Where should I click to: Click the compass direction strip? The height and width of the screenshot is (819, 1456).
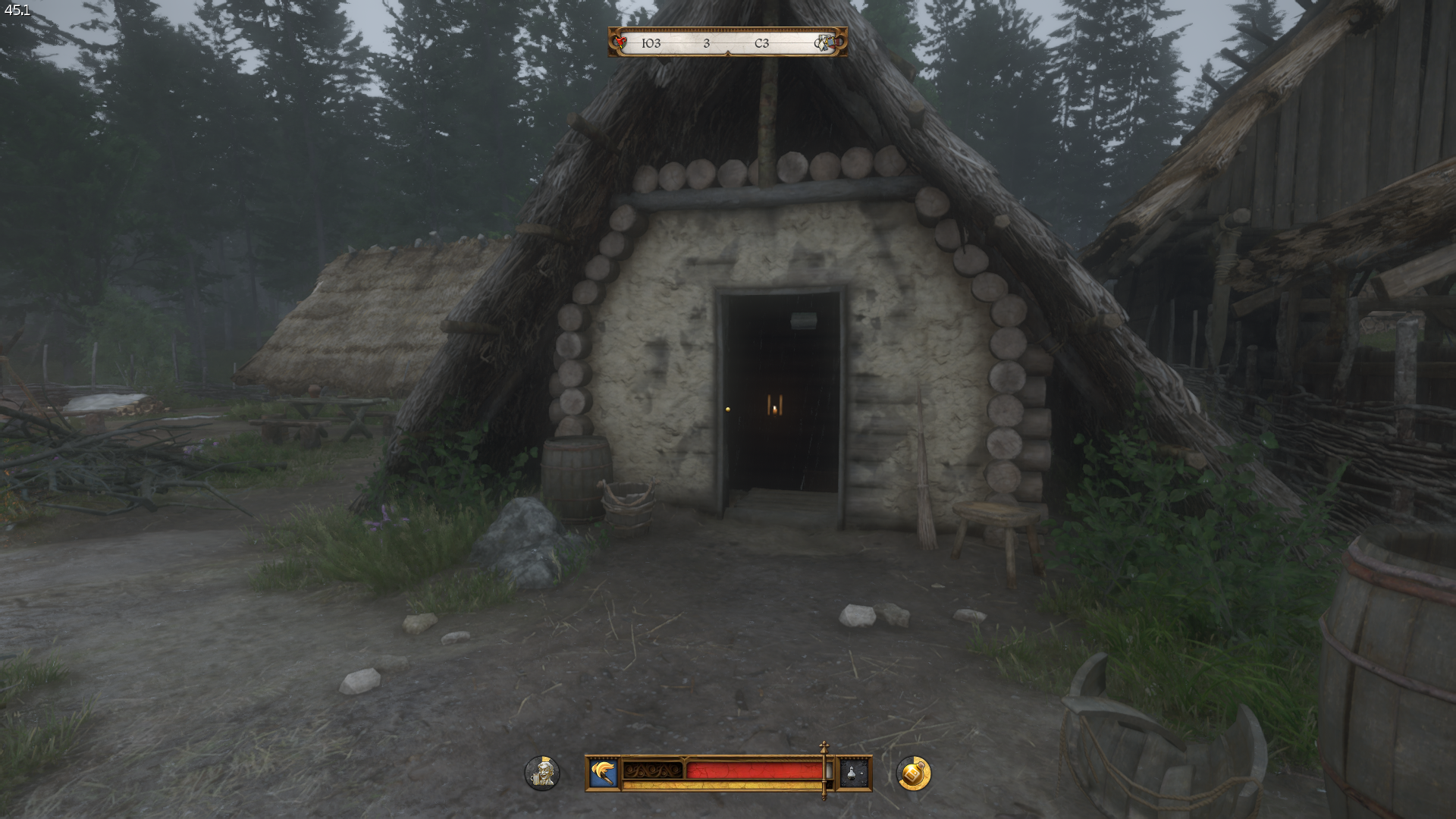pyautogui.click(x=726, y=43)
